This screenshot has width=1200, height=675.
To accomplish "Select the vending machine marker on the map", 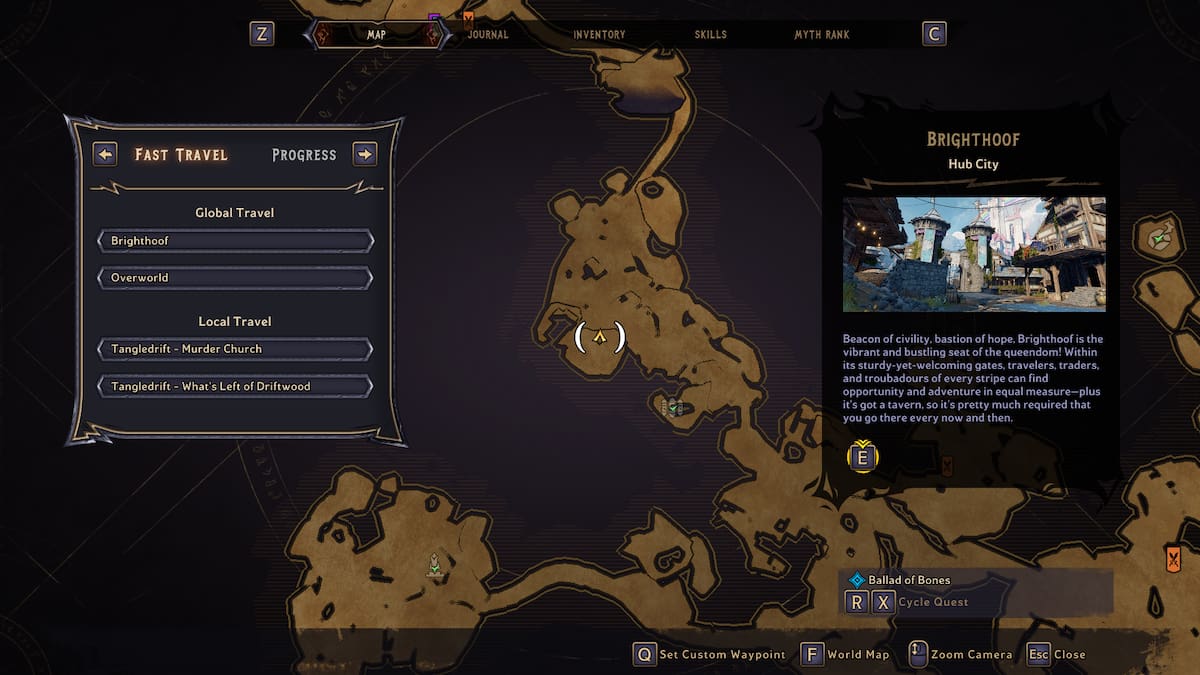I will click(x=673, y=406).
